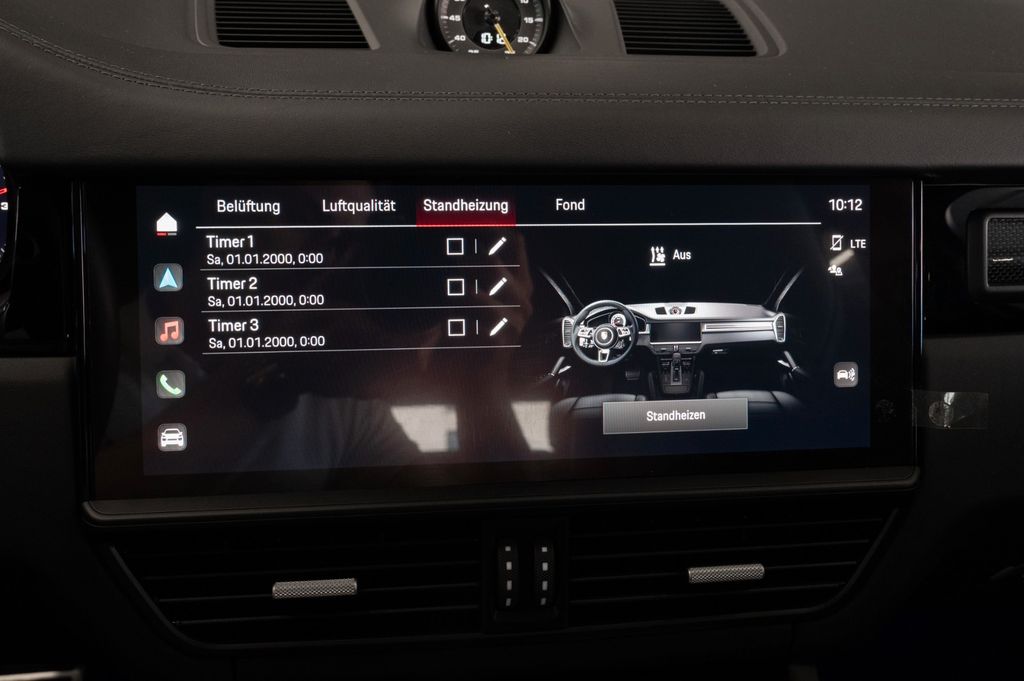The height and width of the screenshot is (681, 1024).
Task: Tap the car assistance icon on right edge
Action: 846,375
